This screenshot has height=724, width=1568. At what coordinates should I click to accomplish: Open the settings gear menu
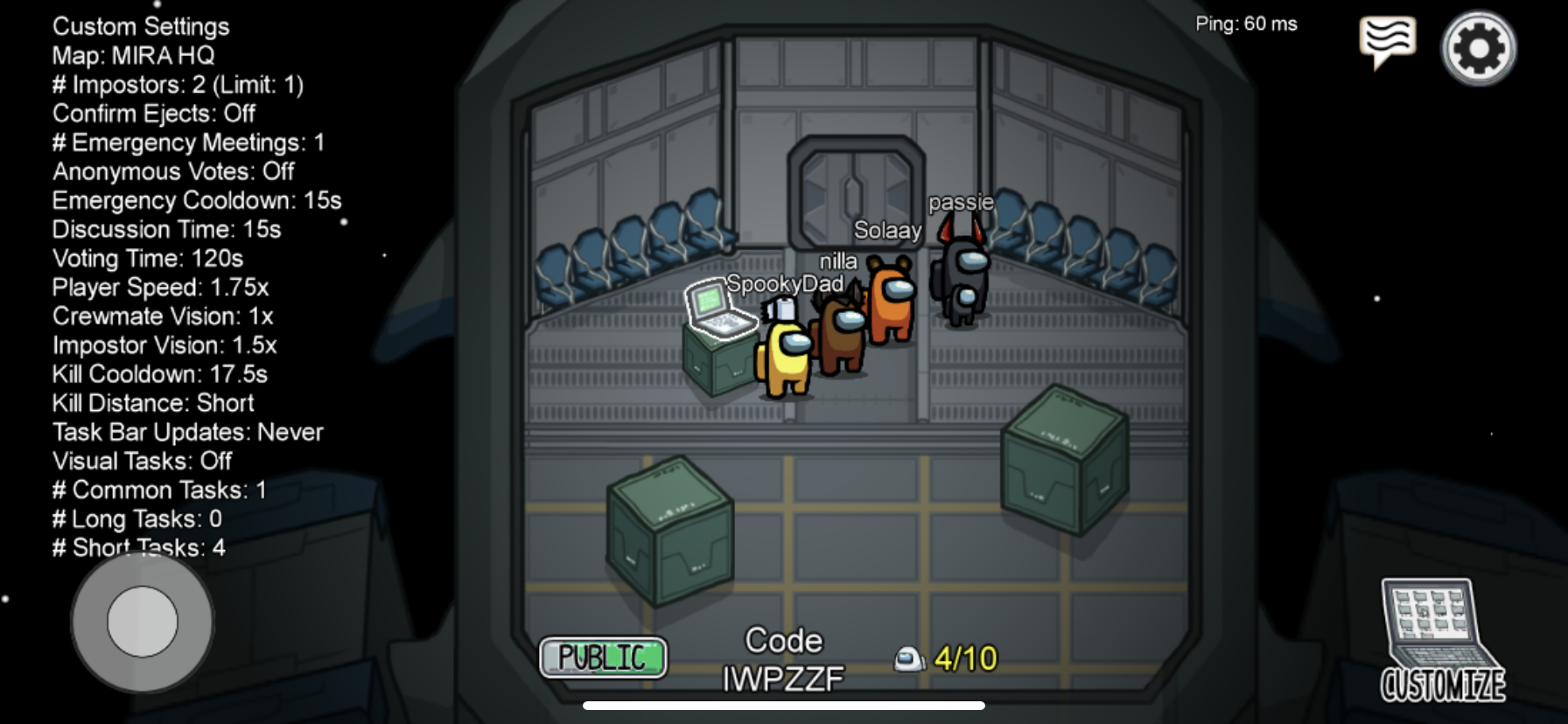[x=1478, y=48]
